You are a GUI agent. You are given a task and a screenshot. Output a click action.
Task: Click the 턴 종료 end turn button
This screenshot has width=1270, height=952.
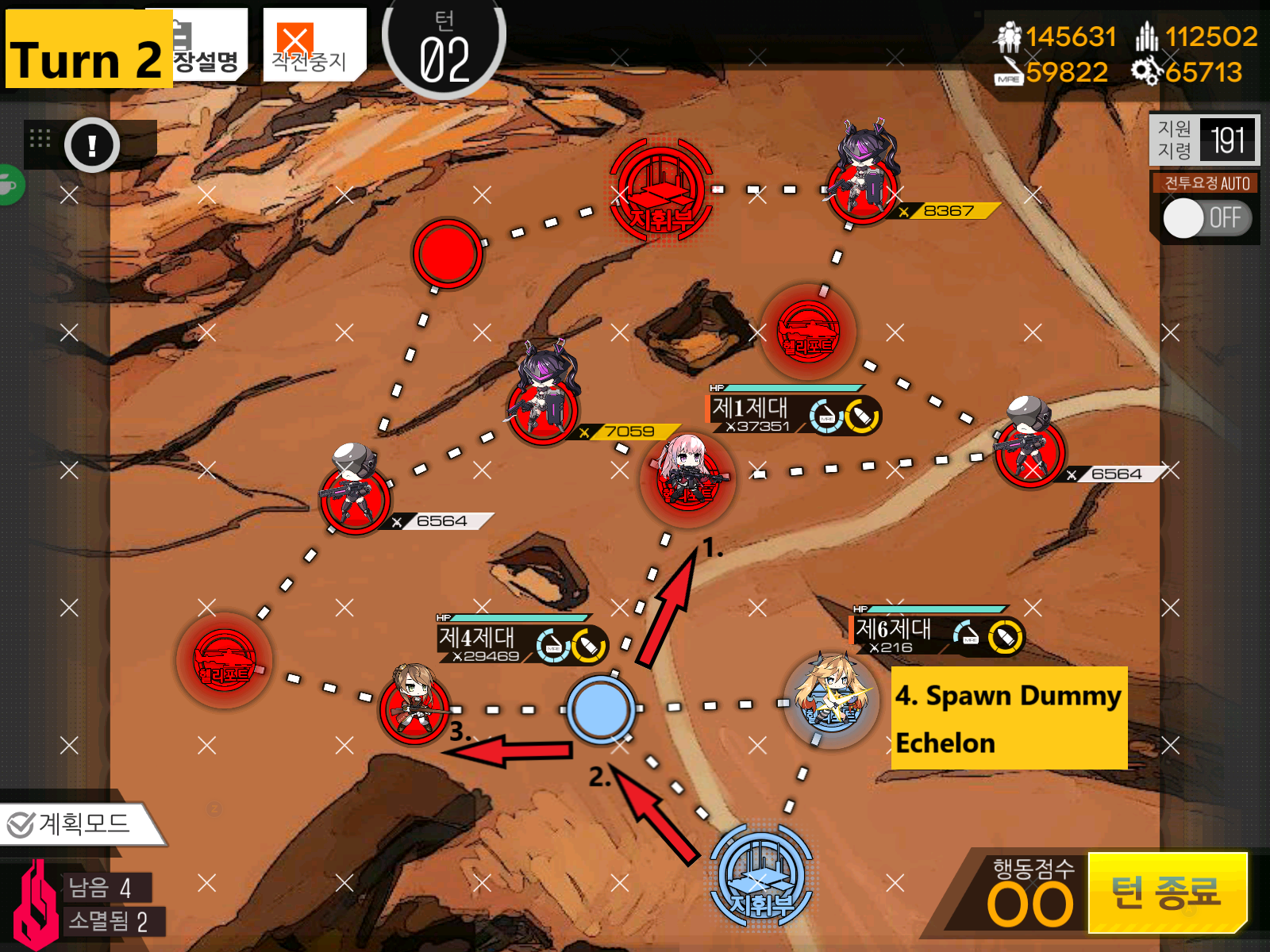(1165, 892)
